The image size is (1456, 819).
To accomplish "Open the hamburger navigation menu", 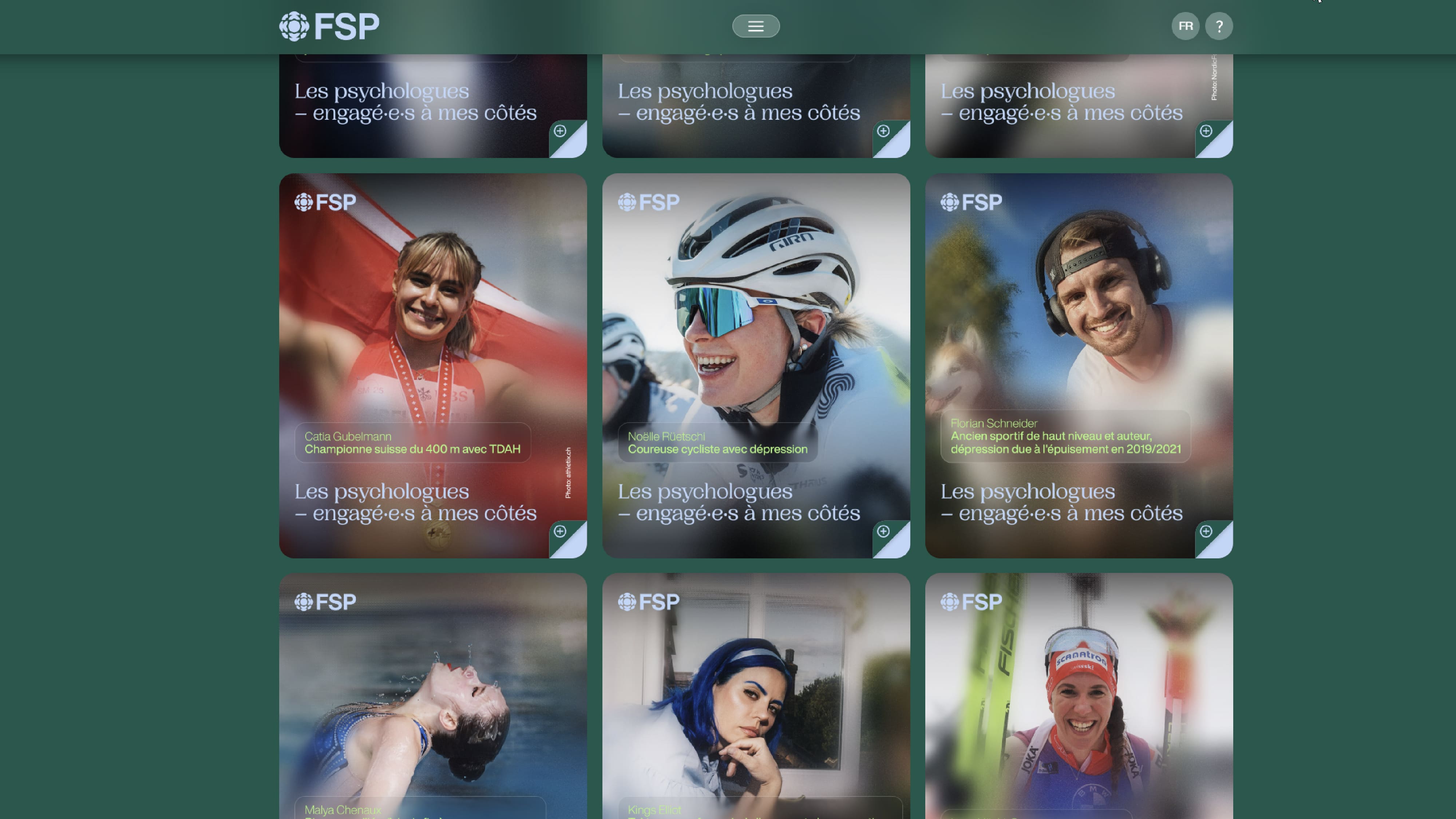I will click(x=756, y=26).
